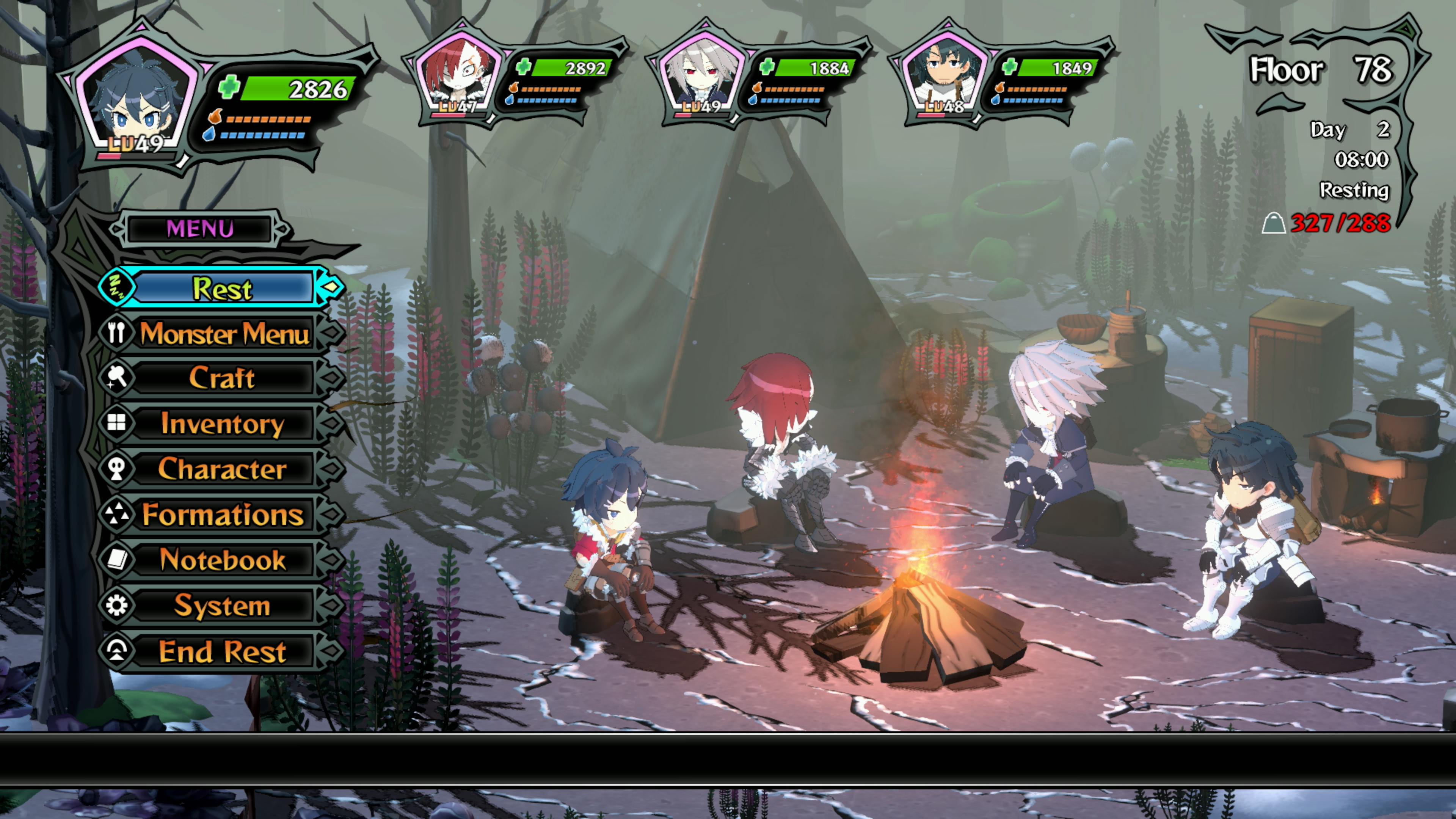Select the Rest menu option

(222, 288)
